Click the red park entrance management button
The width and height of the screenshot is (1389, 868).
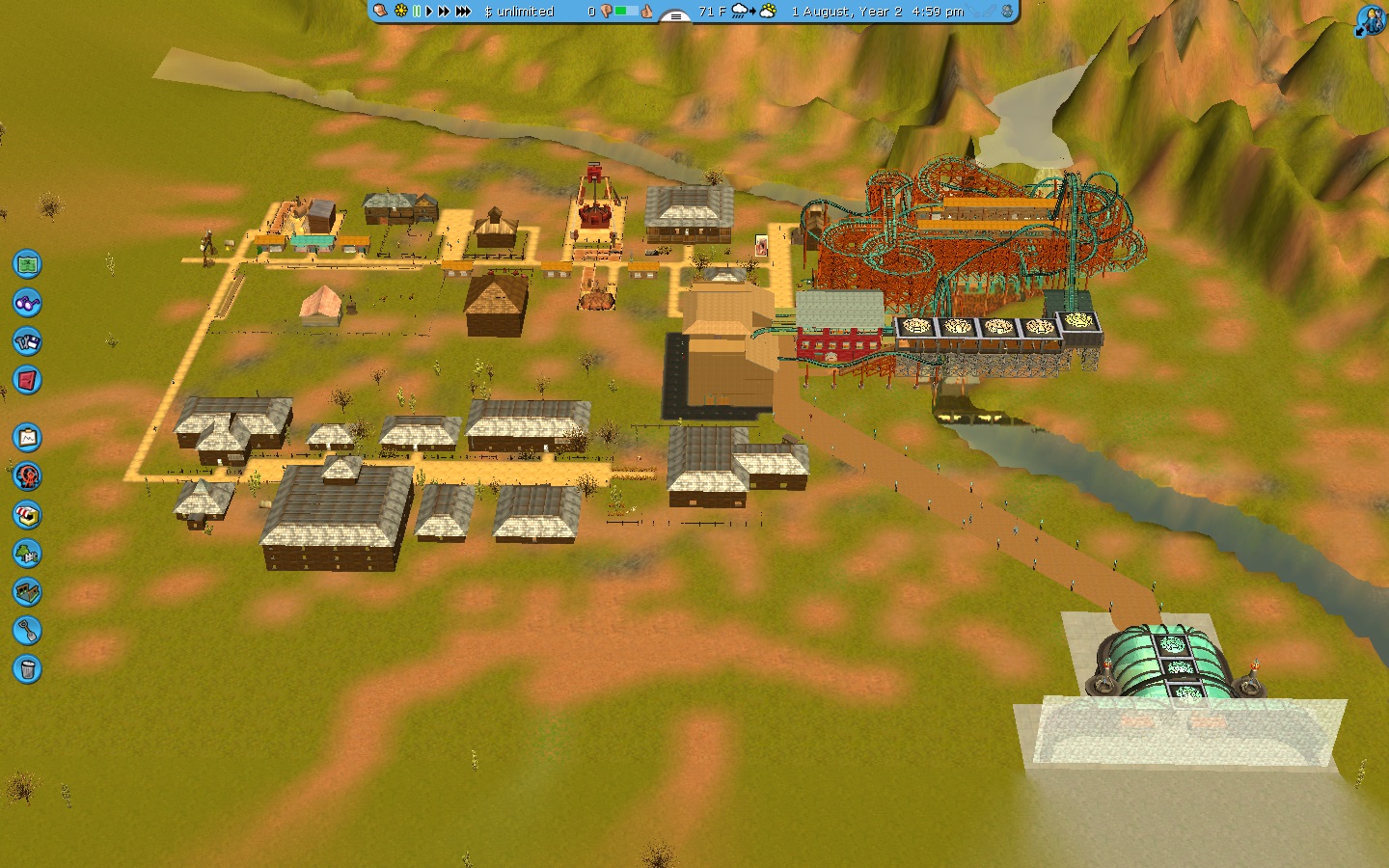pyautogui.click(x=27, y=380)
